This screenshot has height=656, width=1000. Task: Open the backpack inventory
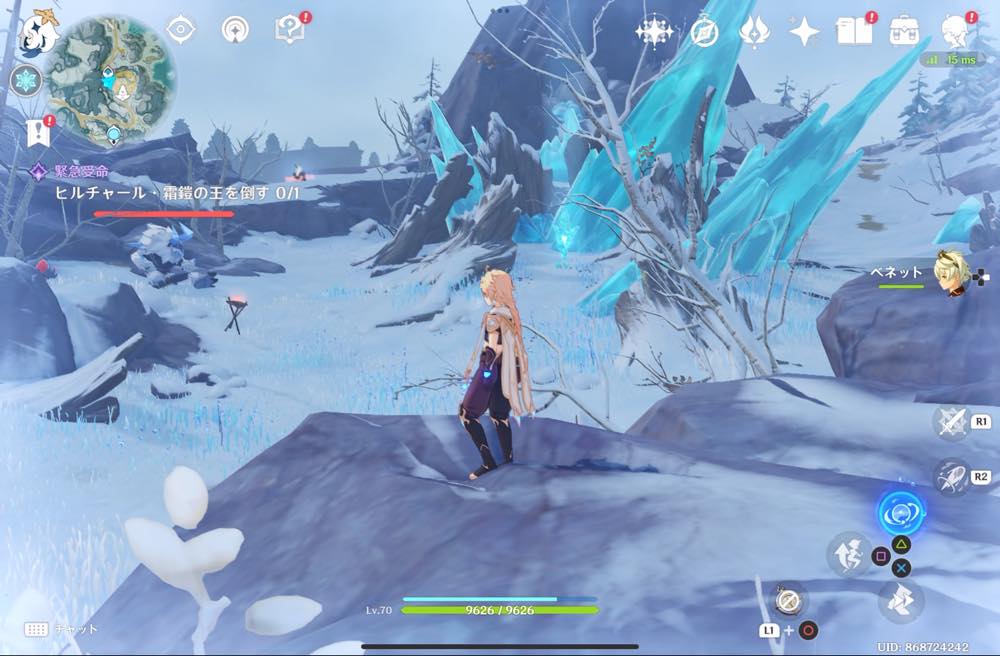905,31
